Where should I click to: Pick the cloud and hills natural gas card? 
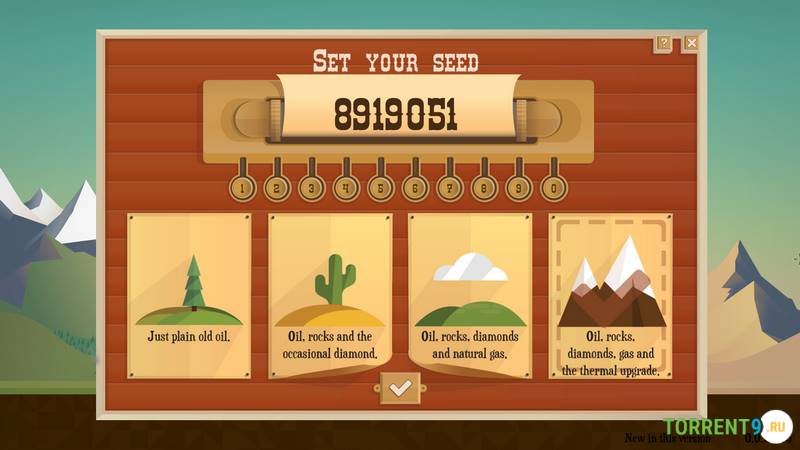tap(469, 295)
